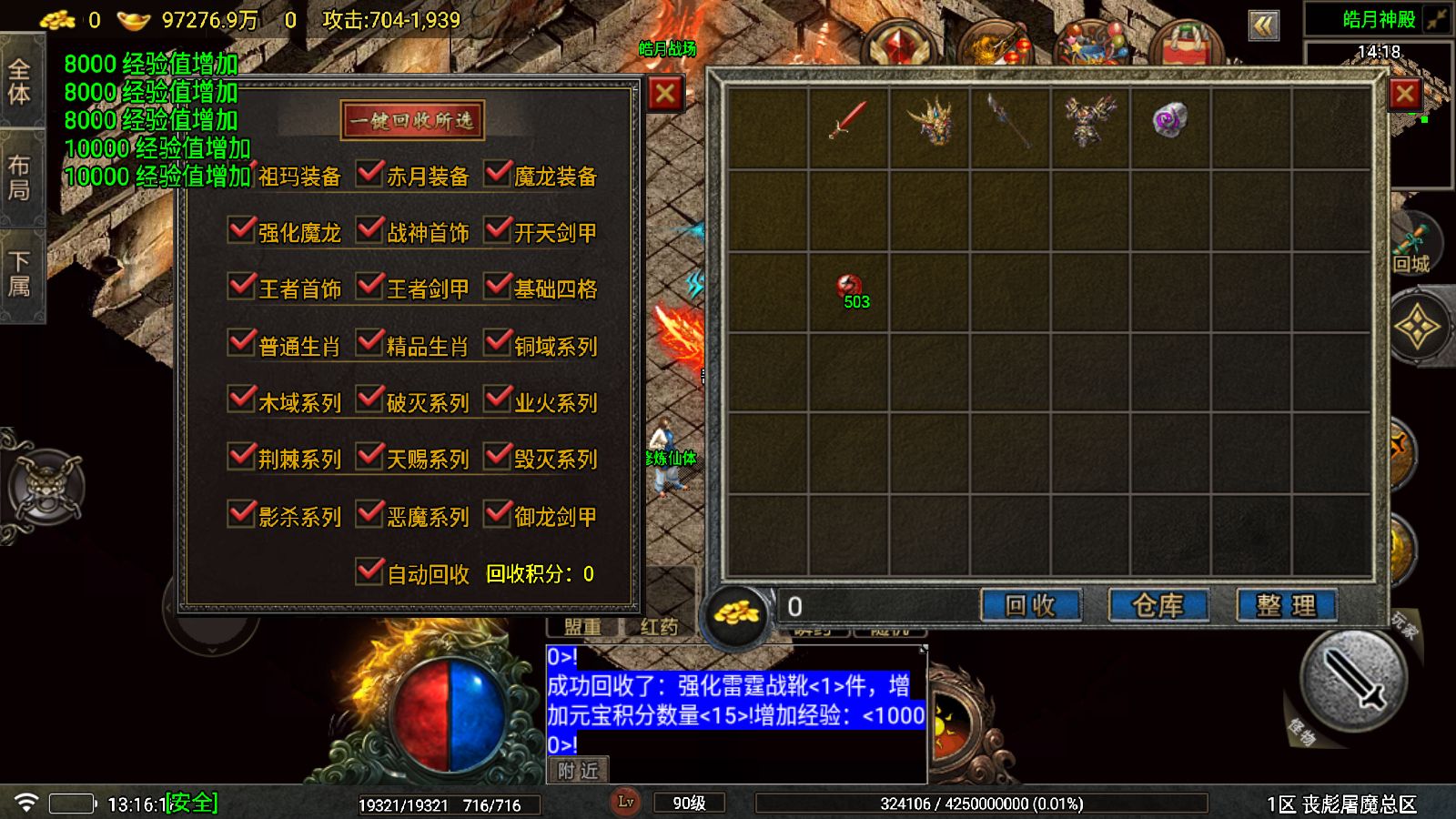
Task: Toggle the 强化魔龙 checkbox
Action: pos(241,230)
